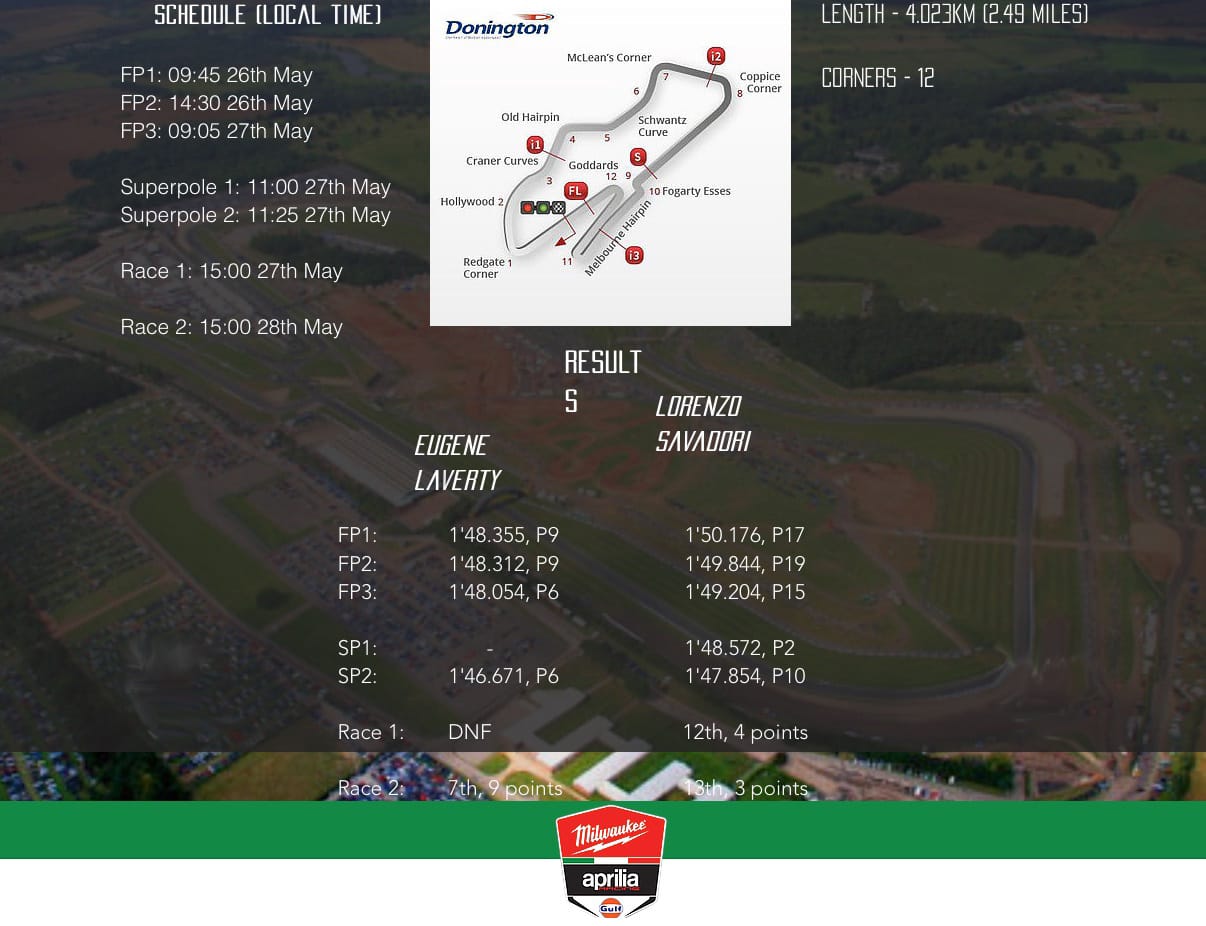Viewport: 1206px width, 926px height.
Task: Open the Donington circuit map image
Action: (610, 162)
